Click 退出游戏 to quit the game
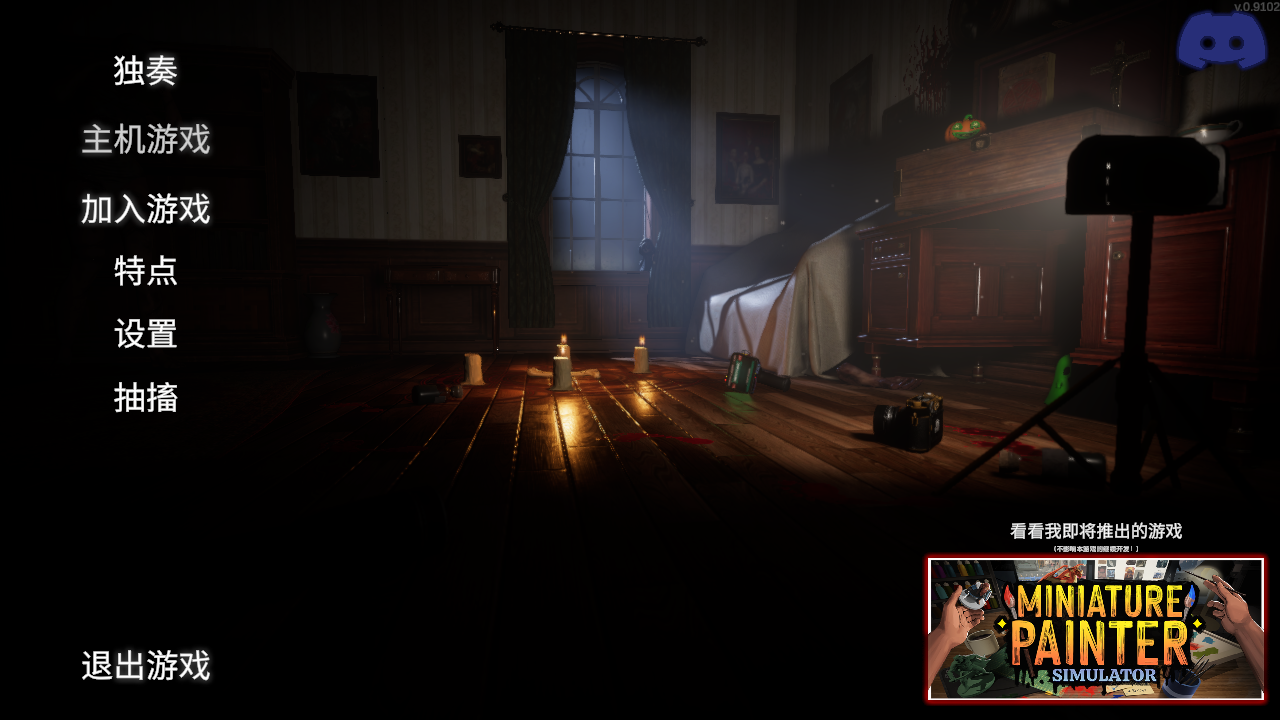The width and height of the screenshot is (1280, 720). coord(146,666)
